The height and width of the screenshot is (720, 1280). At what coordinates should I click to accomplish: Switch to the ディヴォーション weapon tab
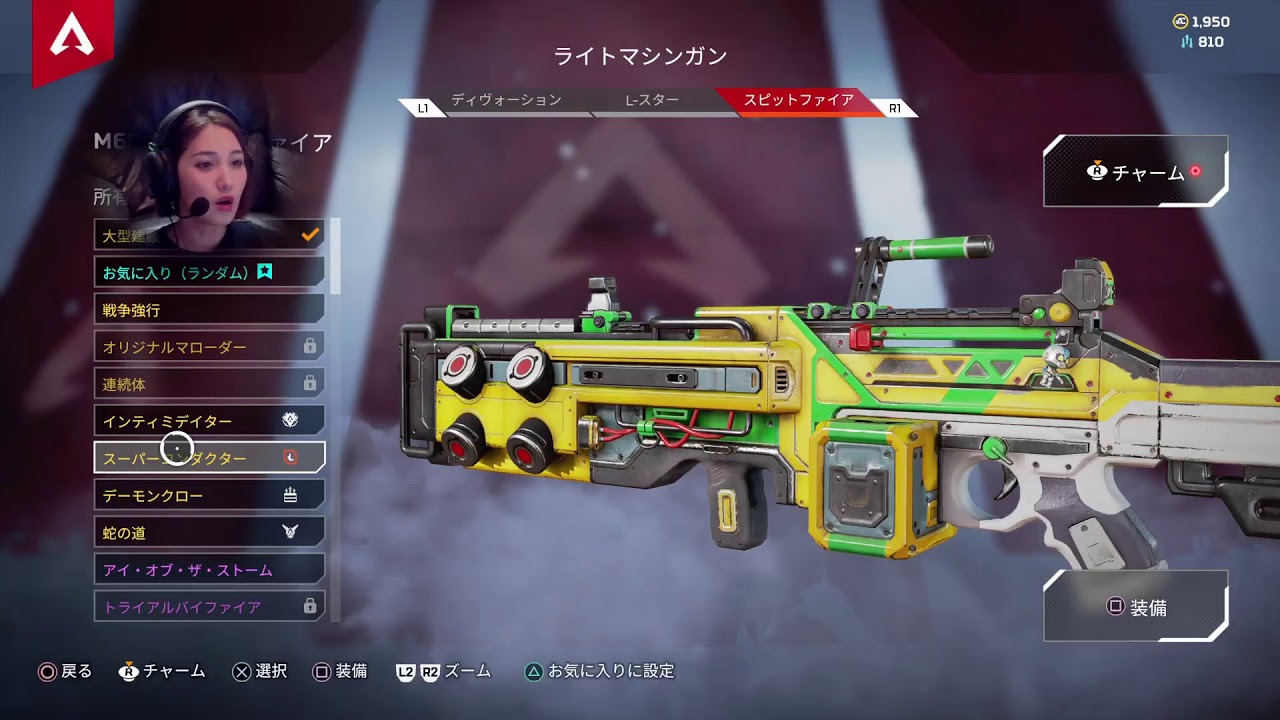pos(506,101)
